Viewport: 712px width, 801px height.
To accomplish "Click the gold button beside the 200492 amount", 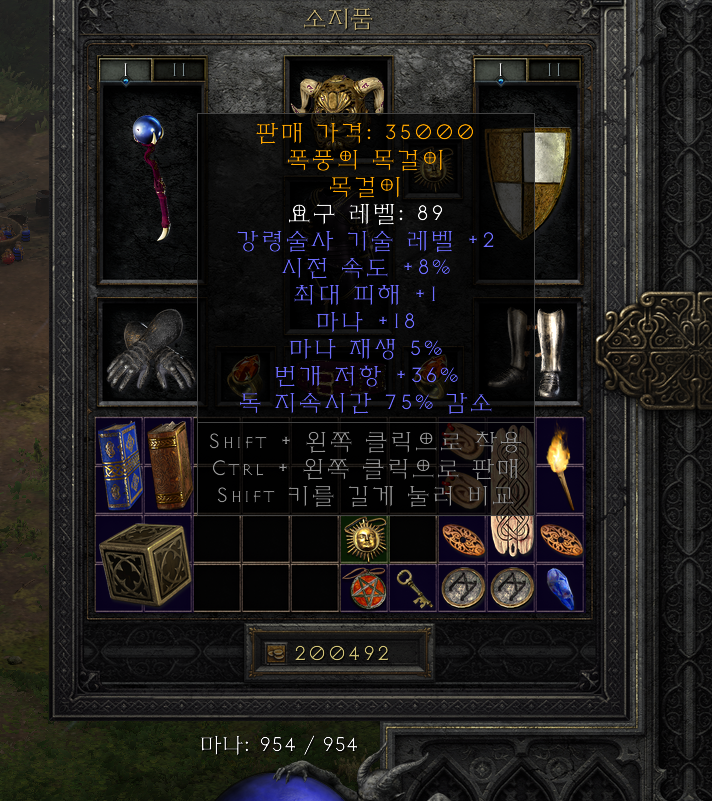I will (274, 653).
